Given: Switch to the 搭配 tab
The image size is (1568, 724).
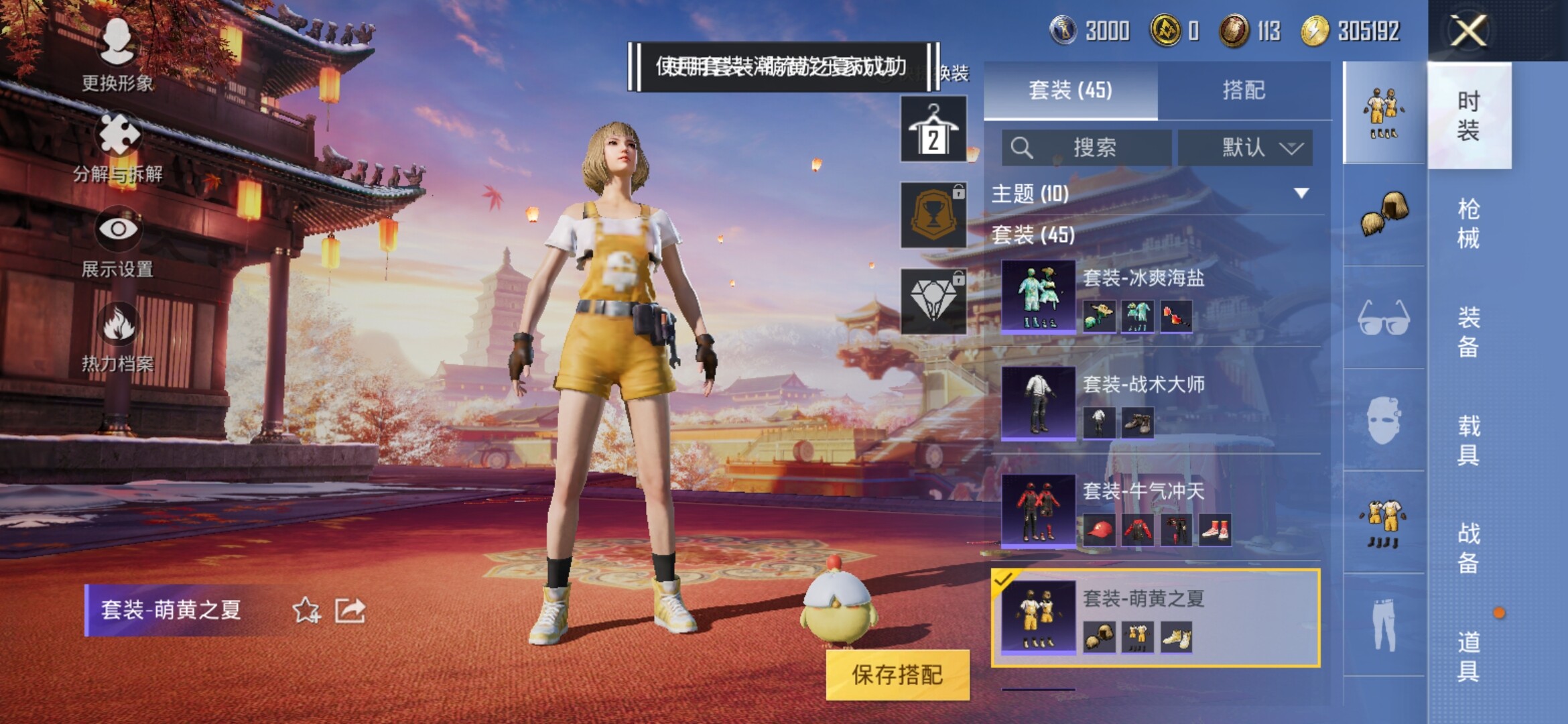Looking at the screenshot, I should pyautogui.click(x=1244, y=90).
